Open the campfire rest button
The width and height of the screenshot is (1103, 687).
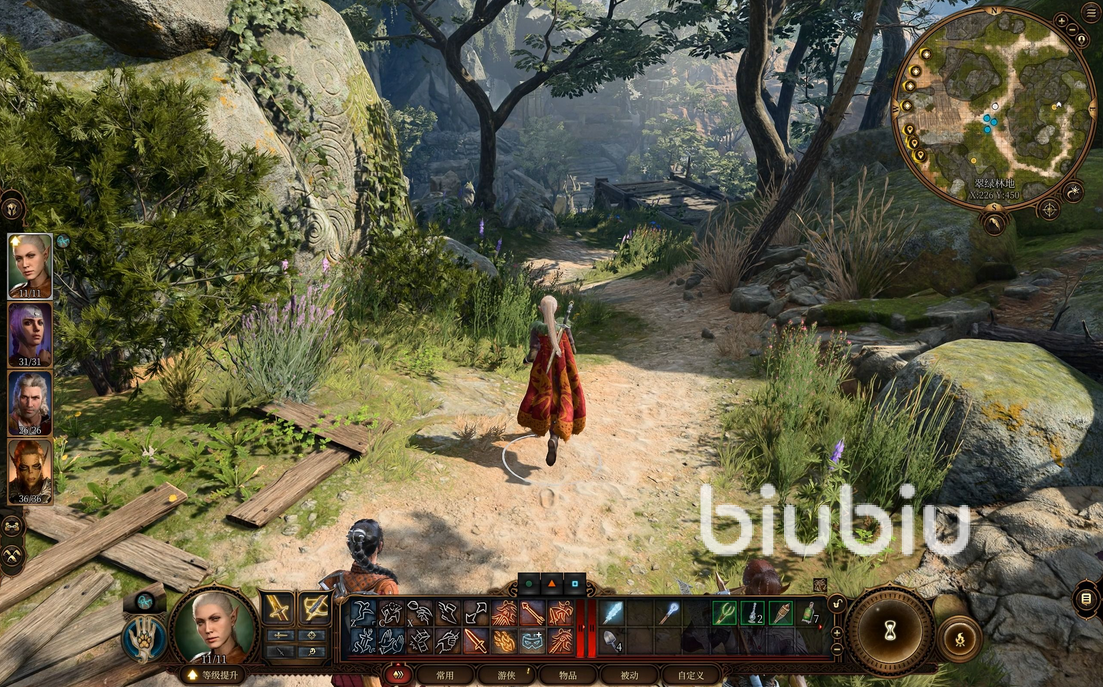[960, 637]
